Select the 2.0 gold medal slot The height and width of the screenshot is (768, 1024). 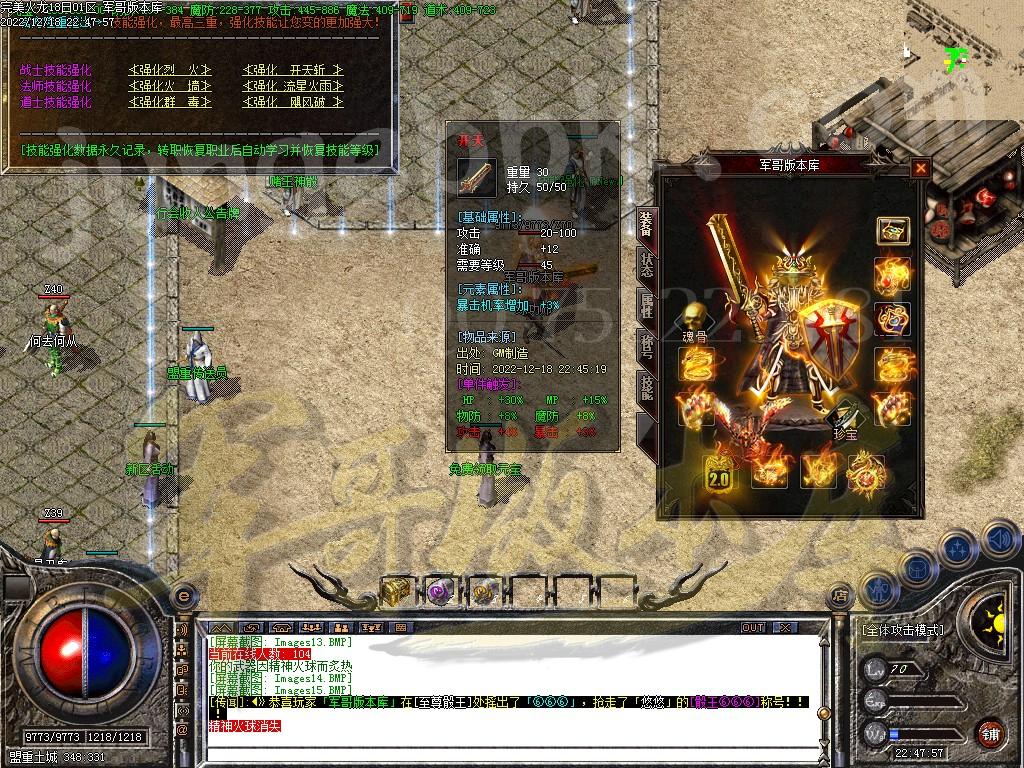pos(719,473)
